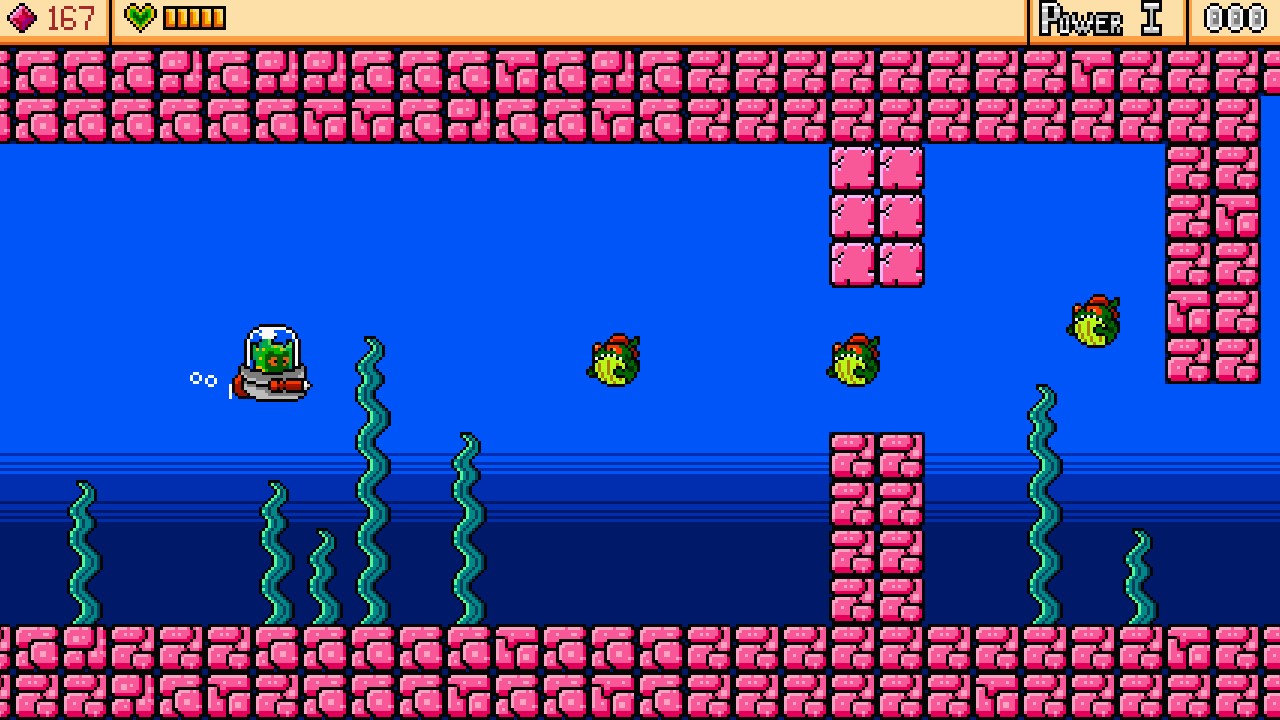Click the coin counter showing 000
The width and height of the screenshot is (1280, 720).
[x=1235, y=17]
